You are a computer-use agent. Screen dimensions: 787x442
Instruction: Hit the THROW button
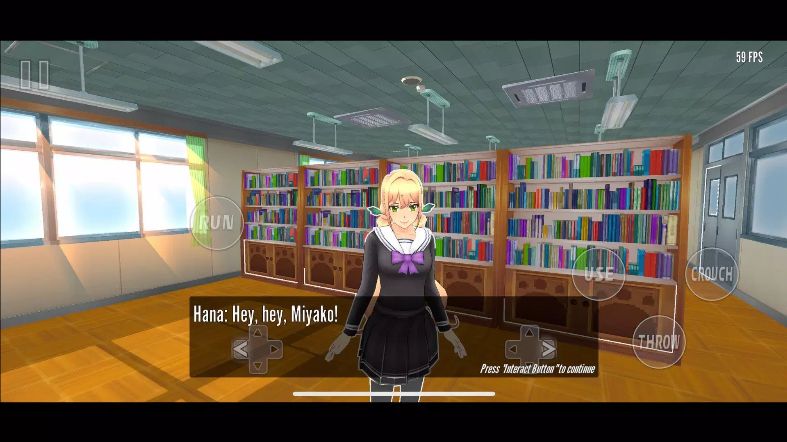pos(658,342)
